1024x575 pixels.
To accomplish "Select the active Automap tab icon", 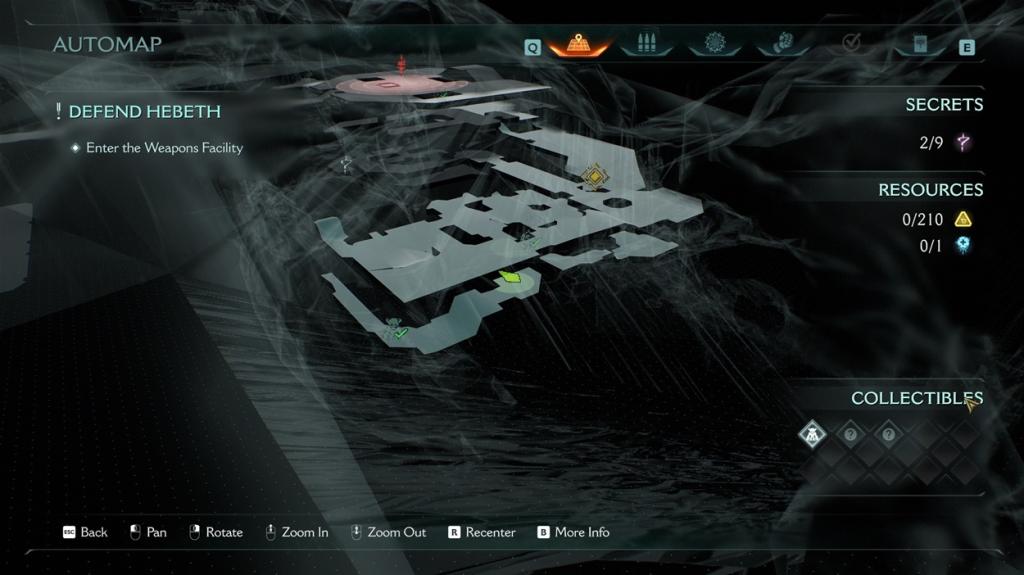I will (576, 44).
